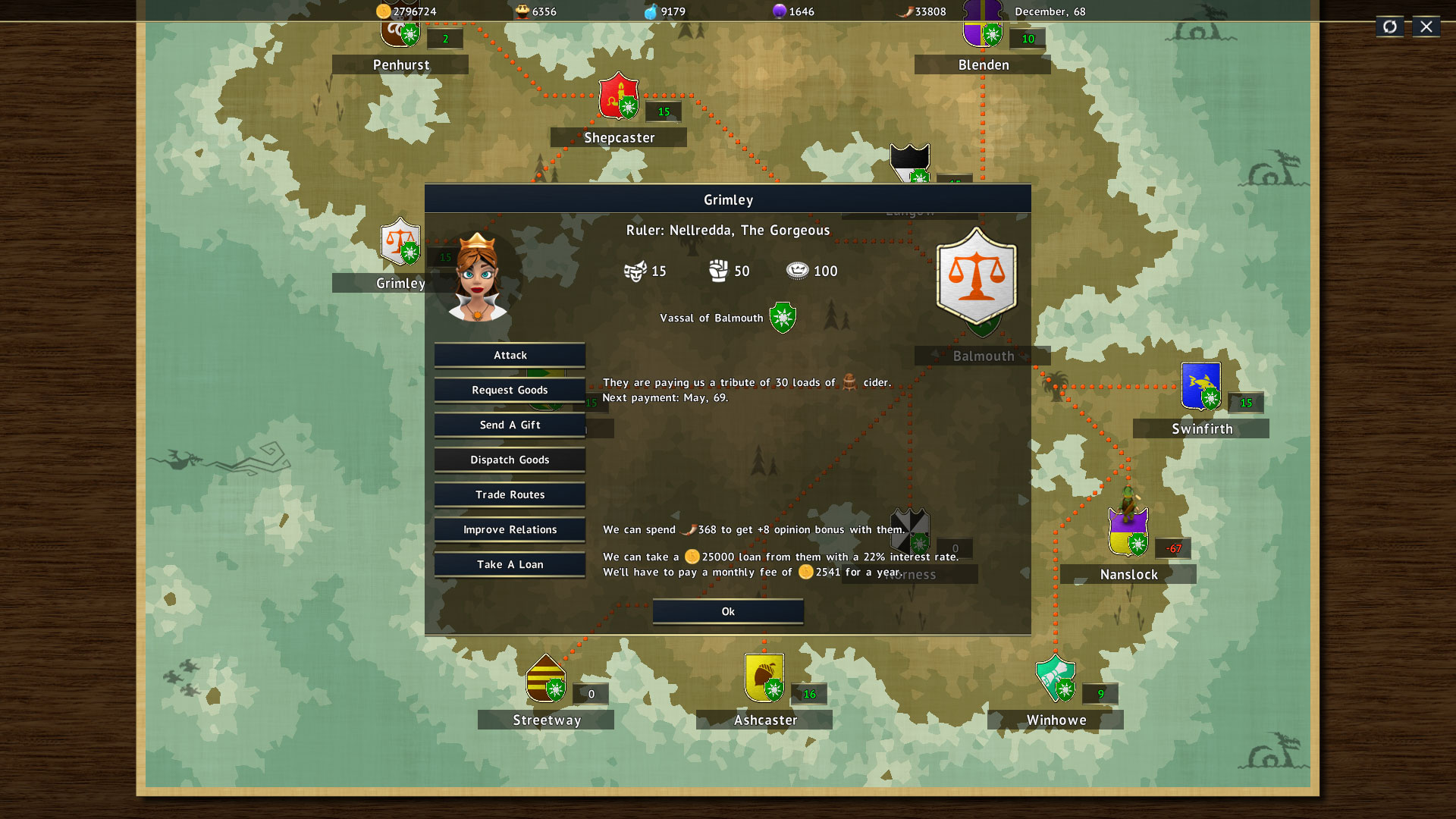Image resolution: width=1456 pixels, height=819 pixels.
Task: Click the horn resource icon showing 33808
Action: [x=902, y=11]
